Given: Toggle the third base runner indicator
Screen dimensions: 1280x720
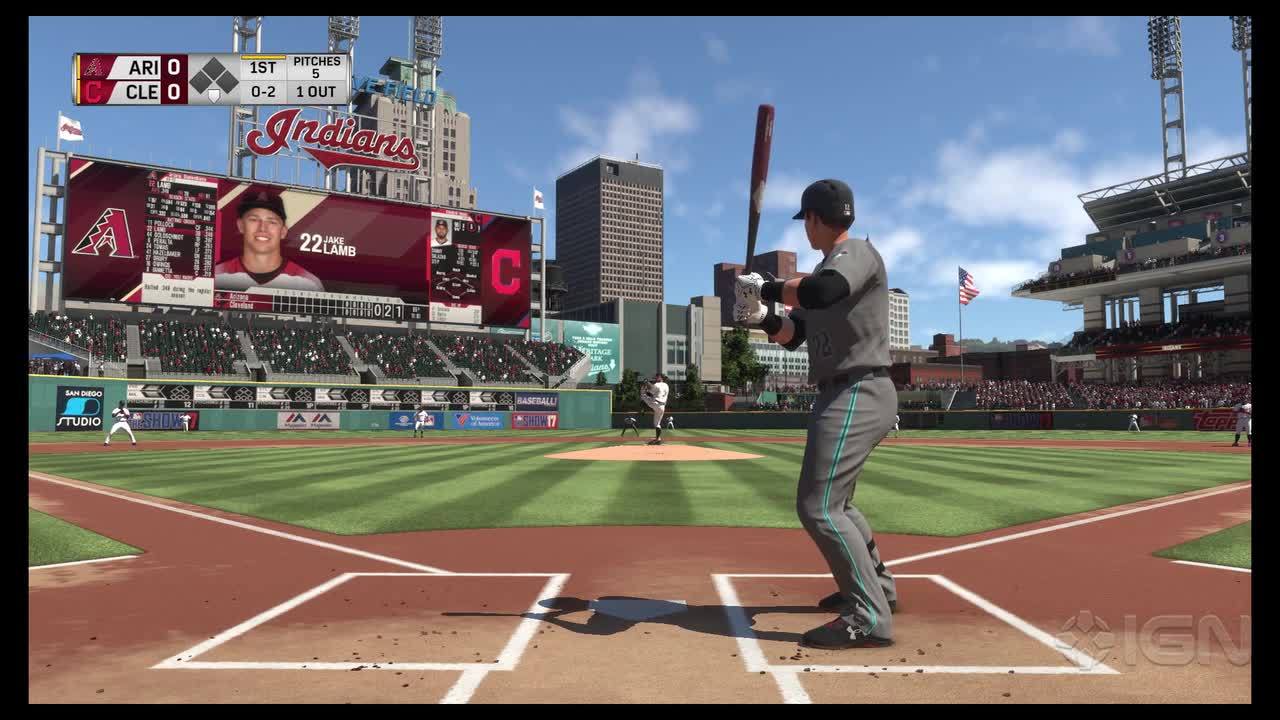Looking at the screenshot, I should pos(199,81).
